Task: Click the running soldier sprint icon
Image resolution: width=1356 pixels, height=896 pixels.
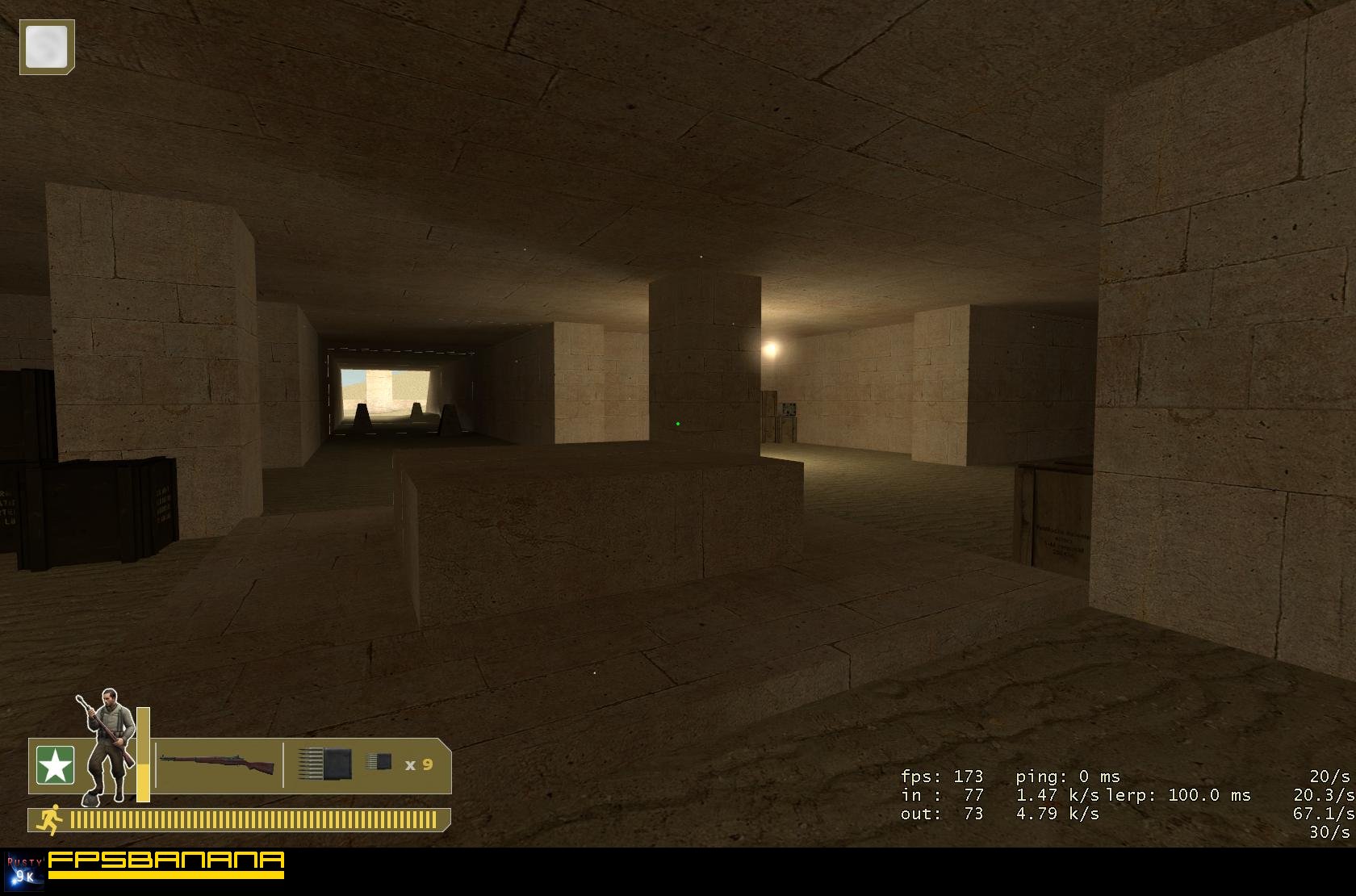Action: coord(51,819)
